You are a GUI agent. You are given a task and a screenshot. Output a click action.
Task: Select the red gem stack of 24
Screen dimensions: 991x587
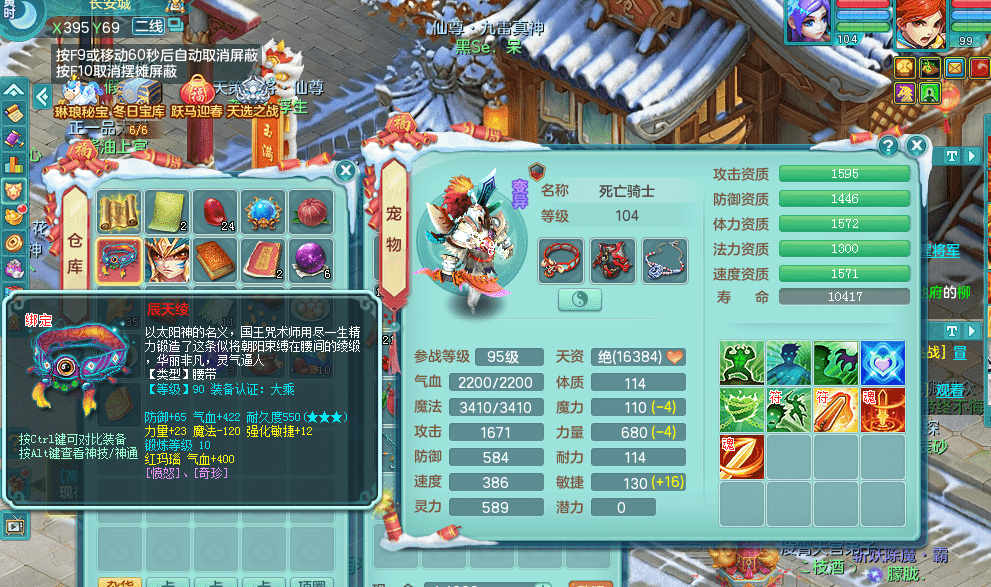[215, 211]
